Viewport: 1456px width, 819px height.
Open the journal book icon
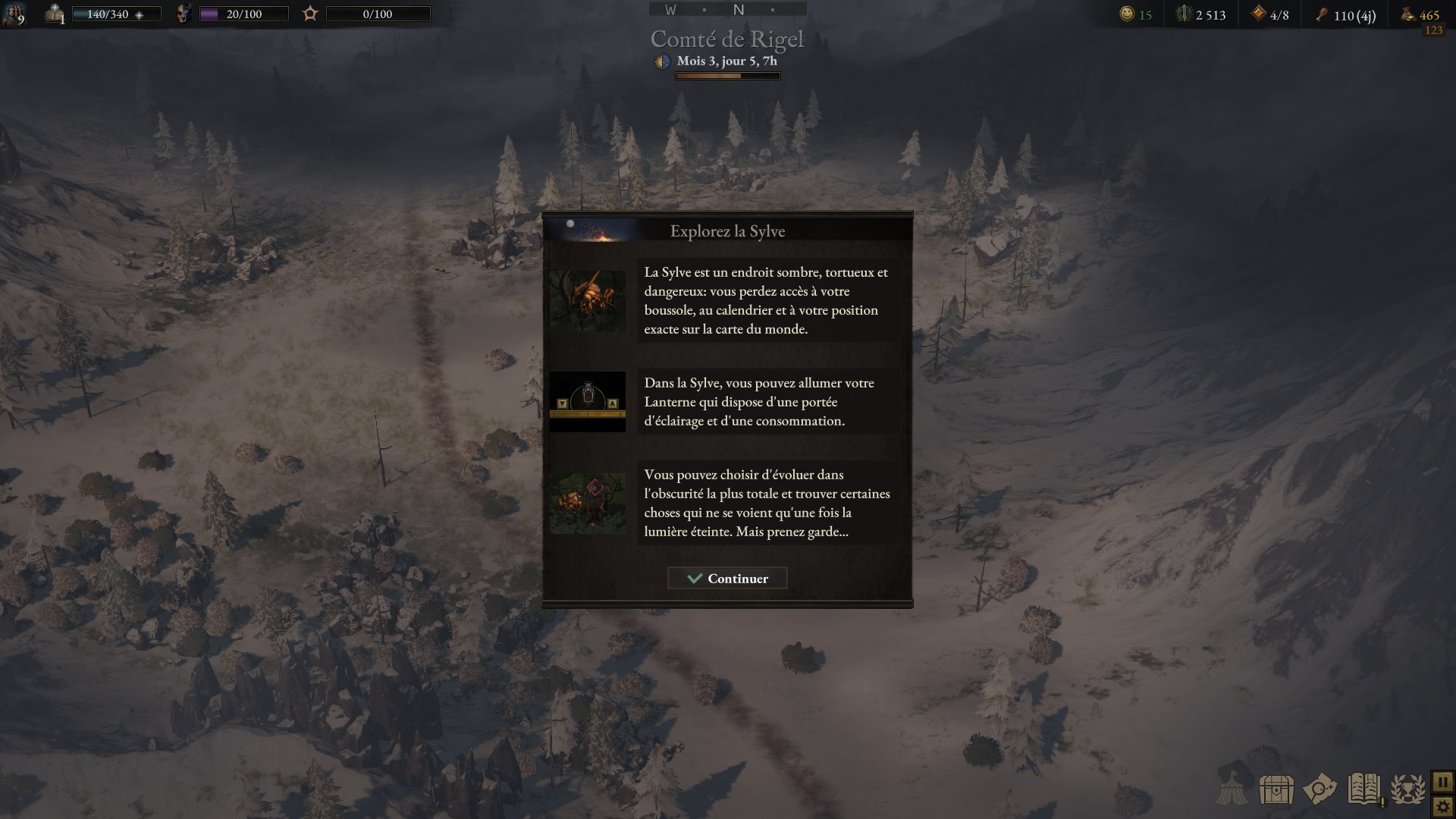click(1363, 789)
